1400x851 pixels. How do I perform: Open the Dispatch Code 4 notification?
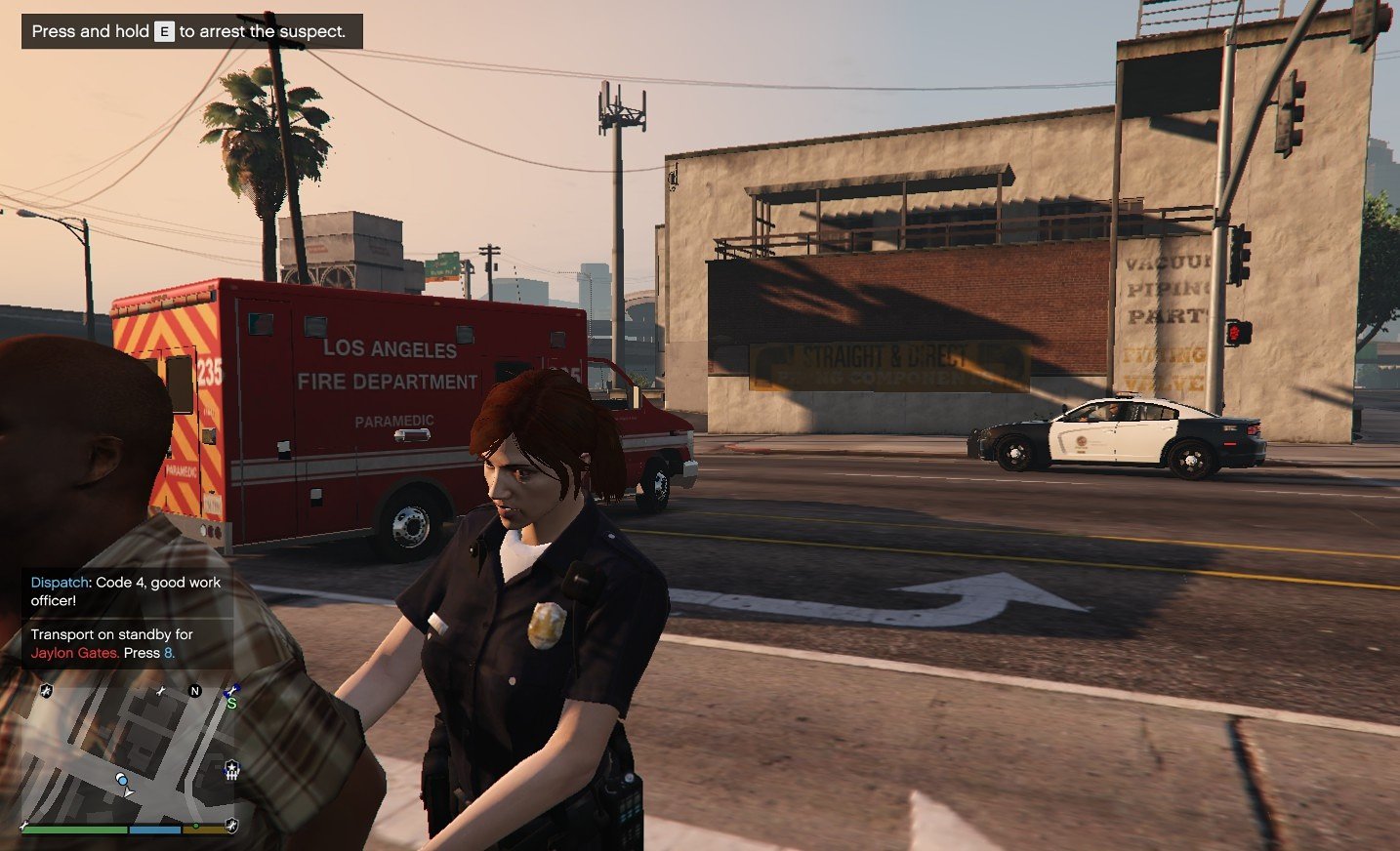click(126, 591)
